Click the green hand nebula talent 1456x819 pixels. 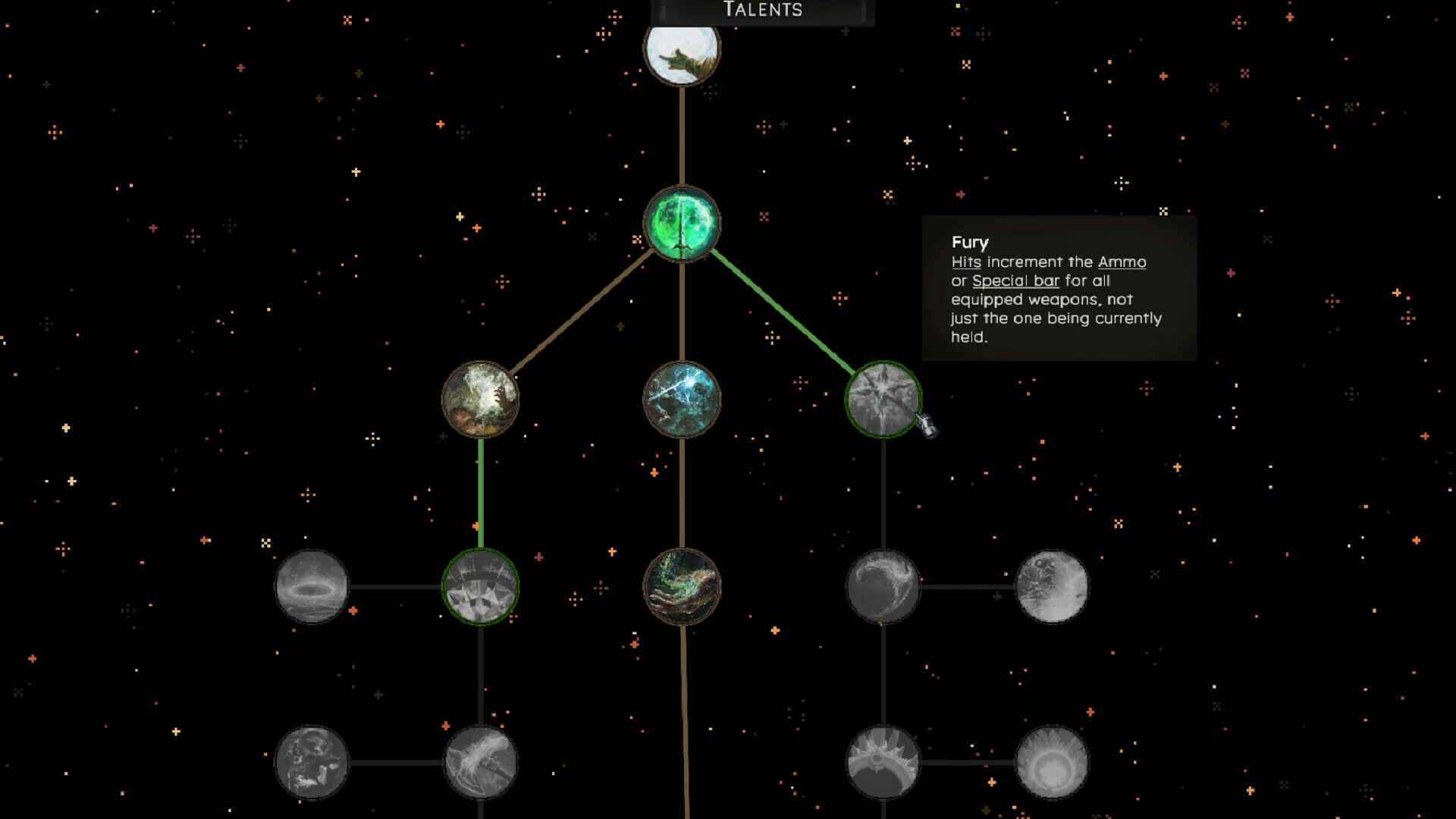coord(681,588)
